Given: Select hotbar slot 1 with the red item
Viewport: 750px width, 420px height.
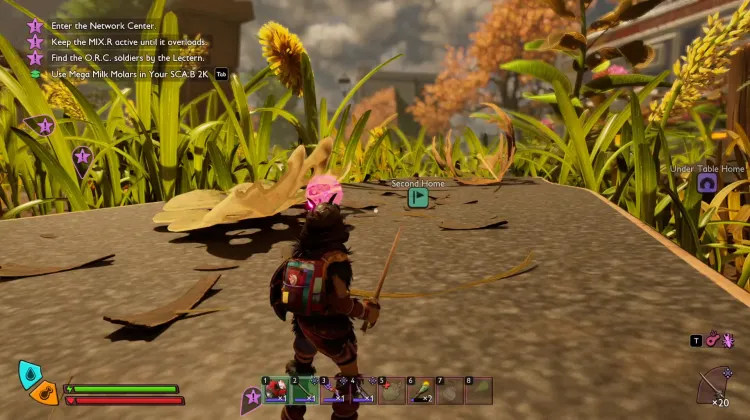Looking at the screenshot, I should tap(276, 390).
